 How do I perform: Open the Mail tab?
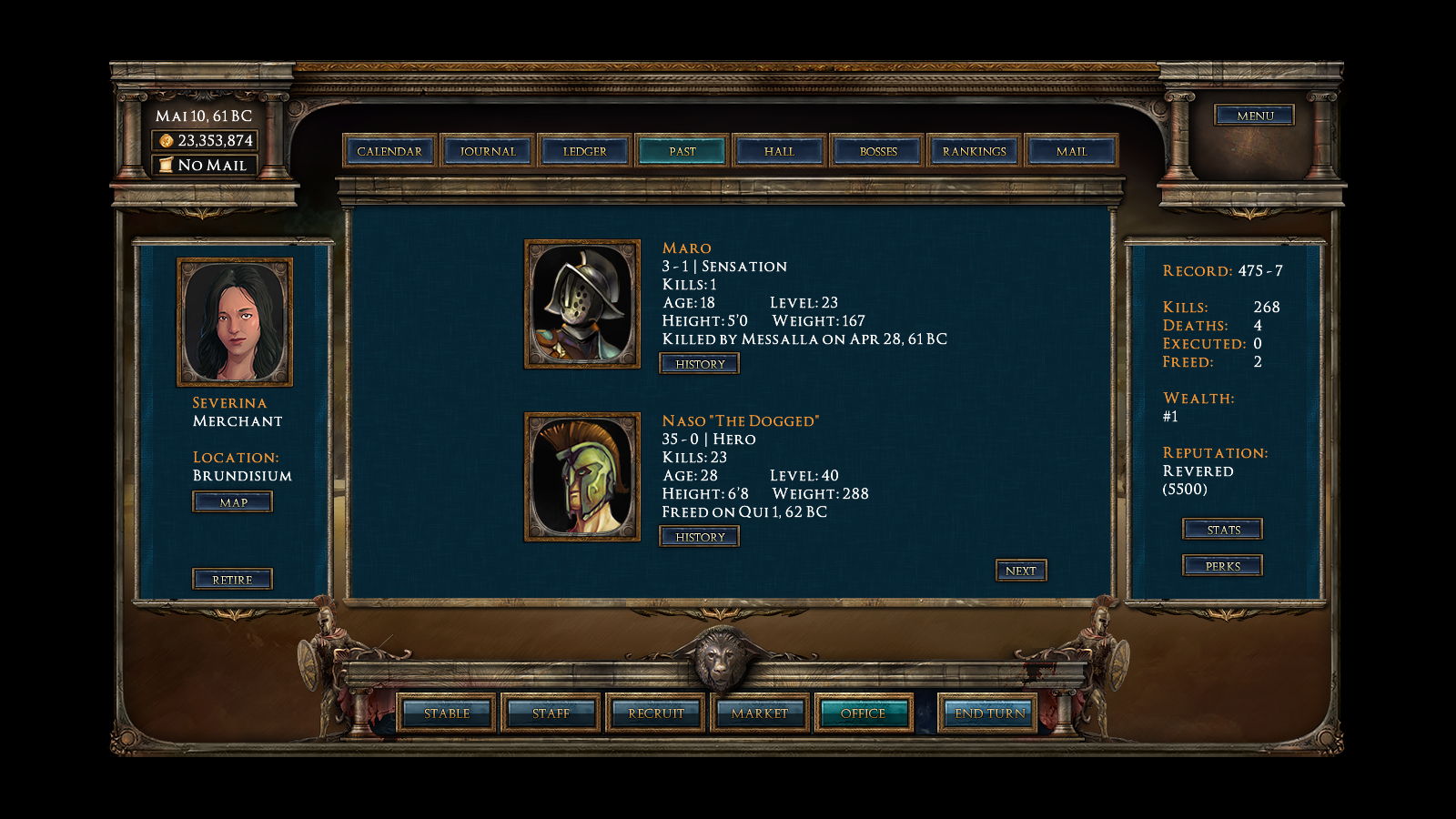(1071, 151)
